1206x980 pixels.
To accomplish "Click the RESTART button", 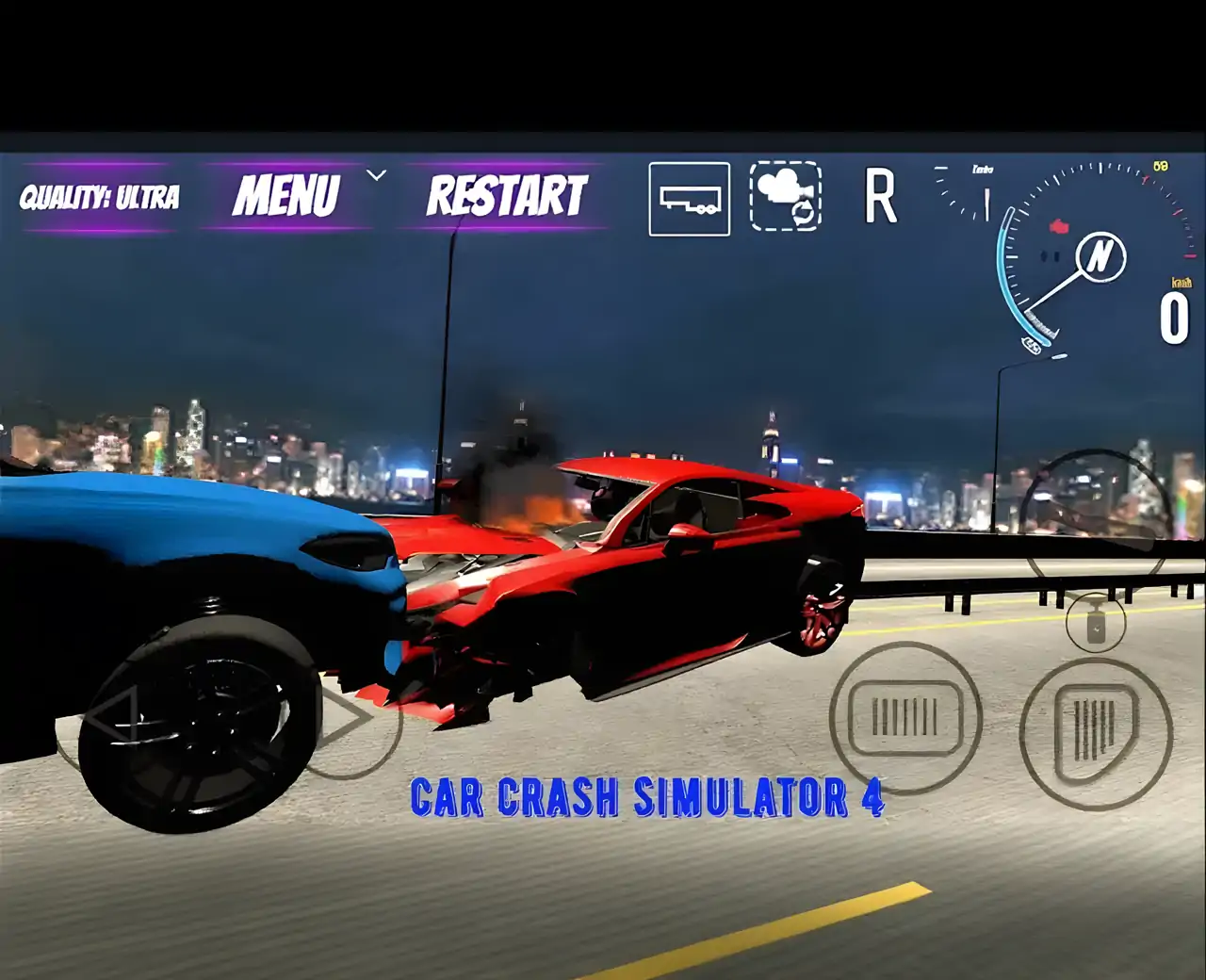I will [x=507, y=196].
